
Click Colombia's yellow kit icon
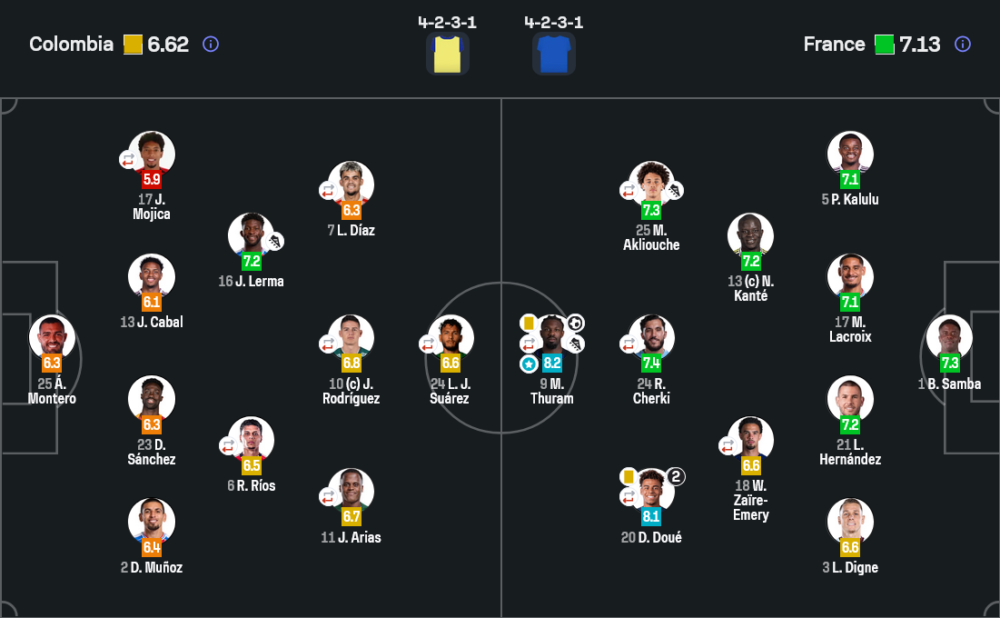447,54
